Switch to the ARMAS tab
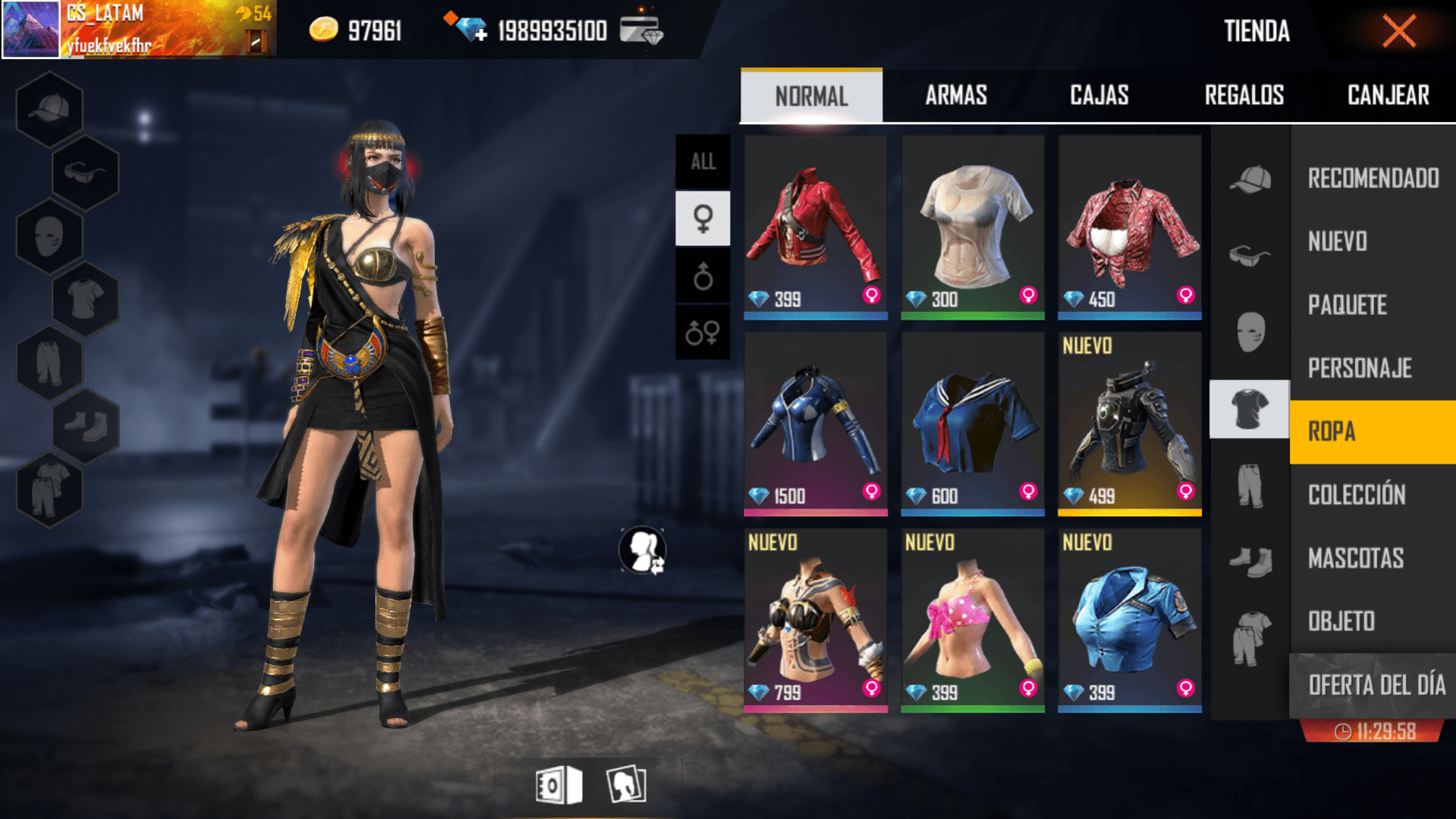The image size is (1456, 819). coord(955,96)
